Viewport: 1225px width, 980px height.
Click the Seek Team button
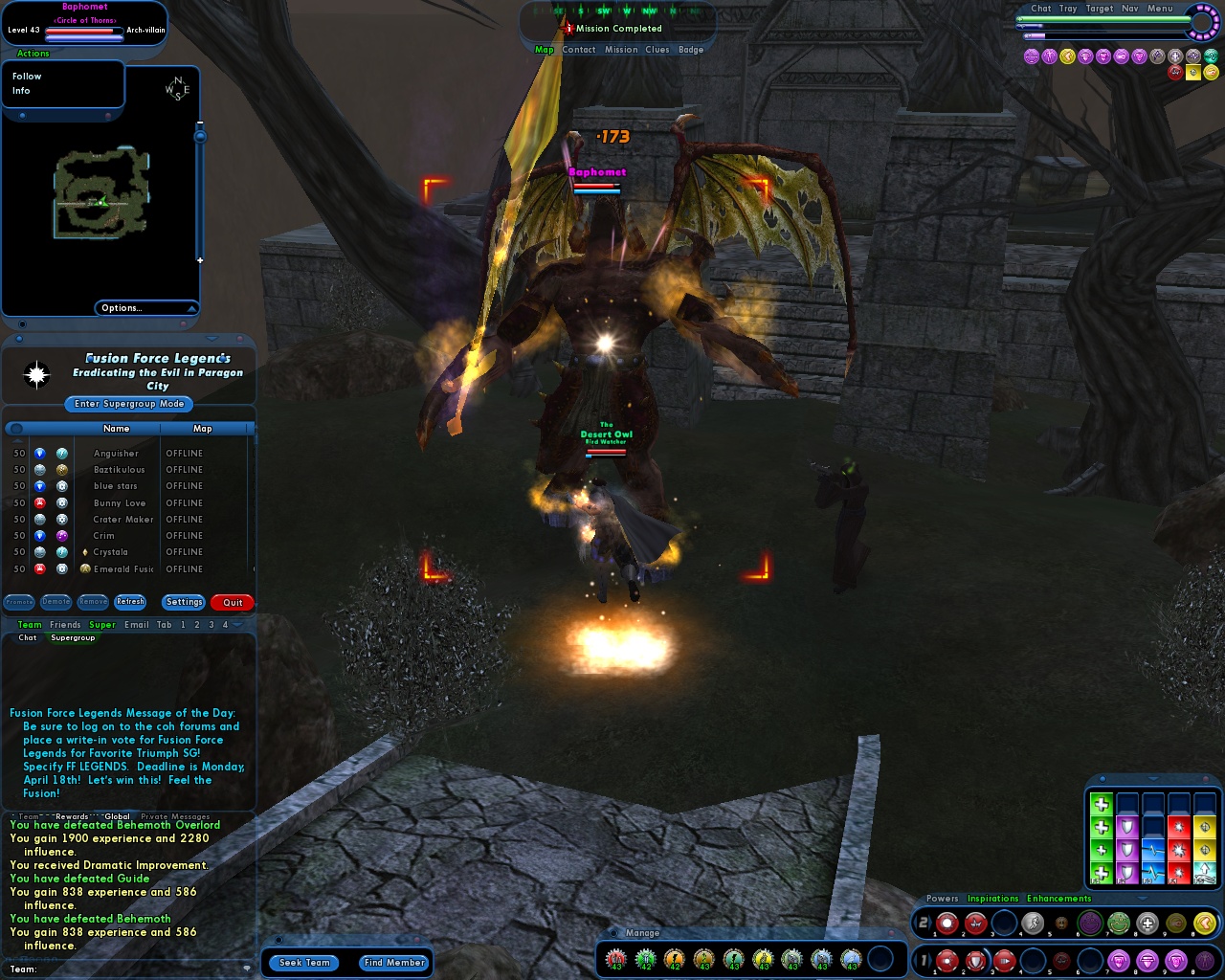303,963
